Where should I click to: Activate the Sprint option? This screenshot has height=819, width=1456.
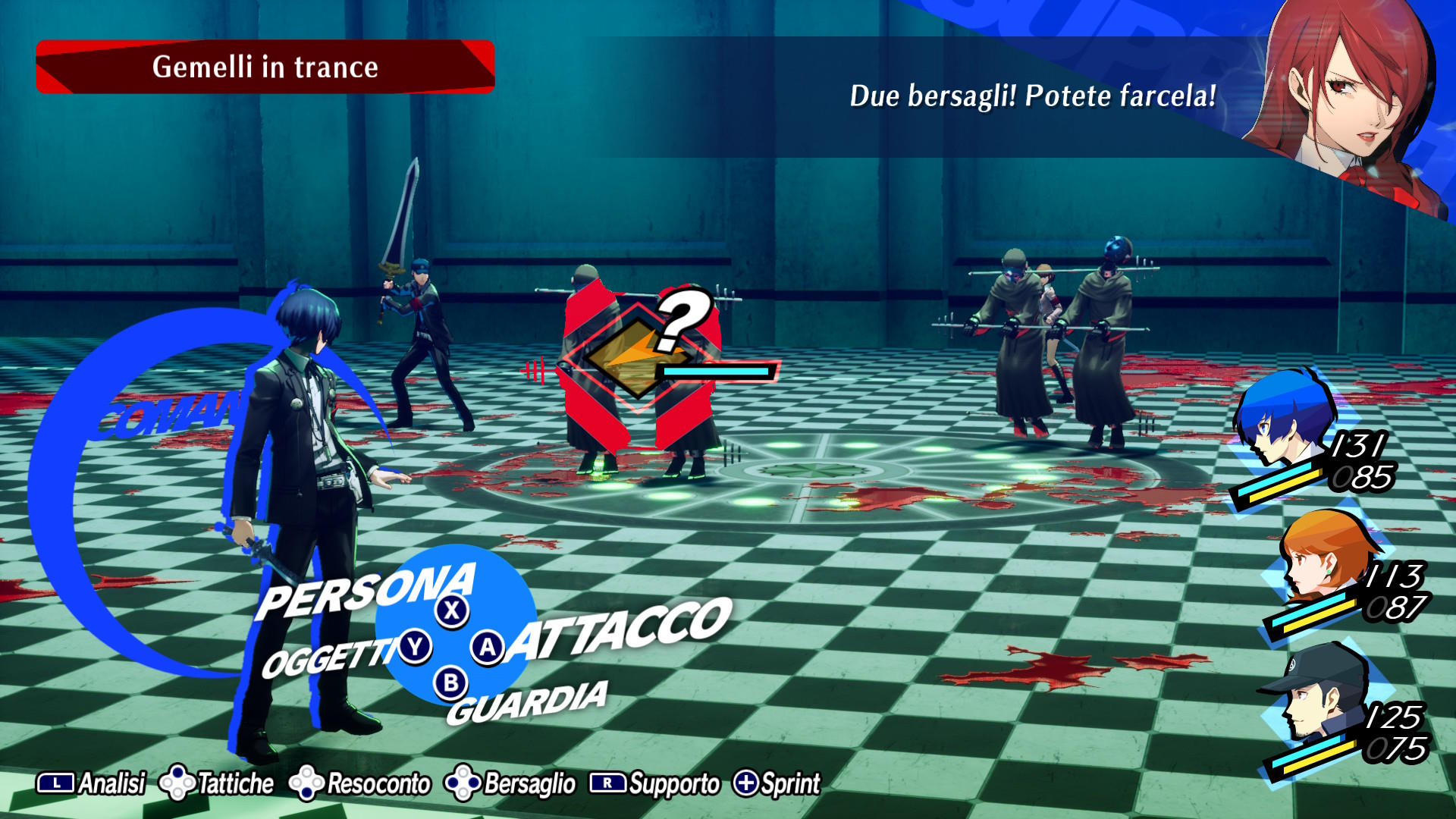777,783
